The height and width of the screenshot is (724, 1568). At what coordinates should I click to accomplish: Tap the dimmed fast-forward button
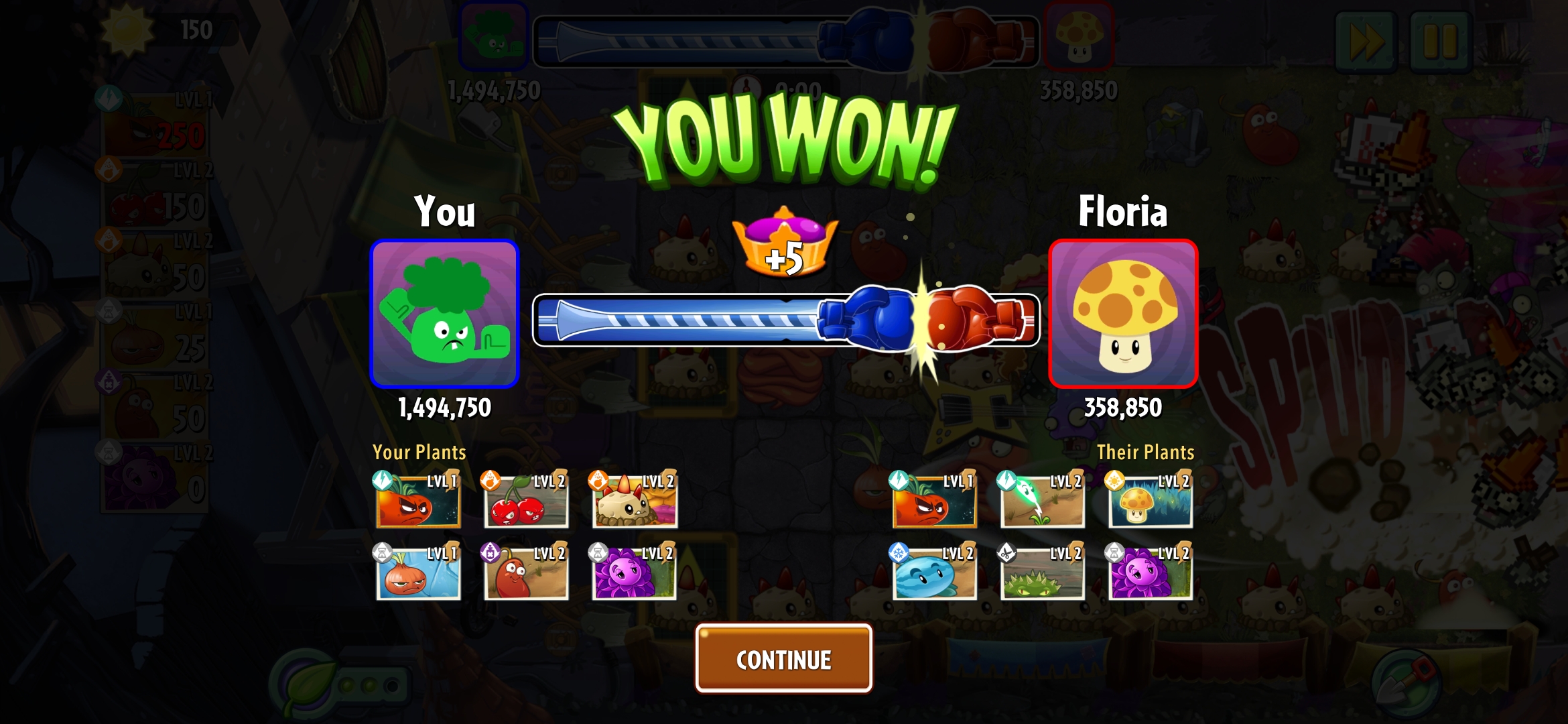click(1366, 42)
